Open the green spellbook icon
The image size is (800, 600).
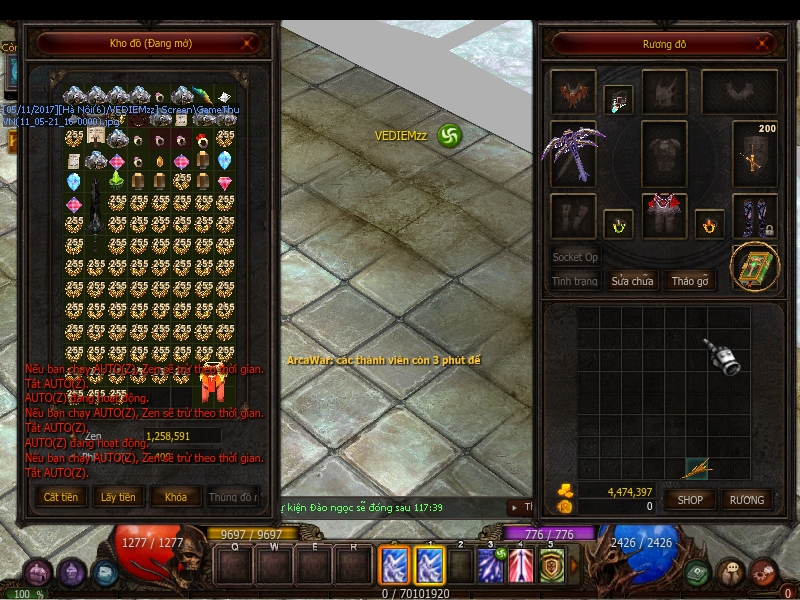(x=754, y=267)
